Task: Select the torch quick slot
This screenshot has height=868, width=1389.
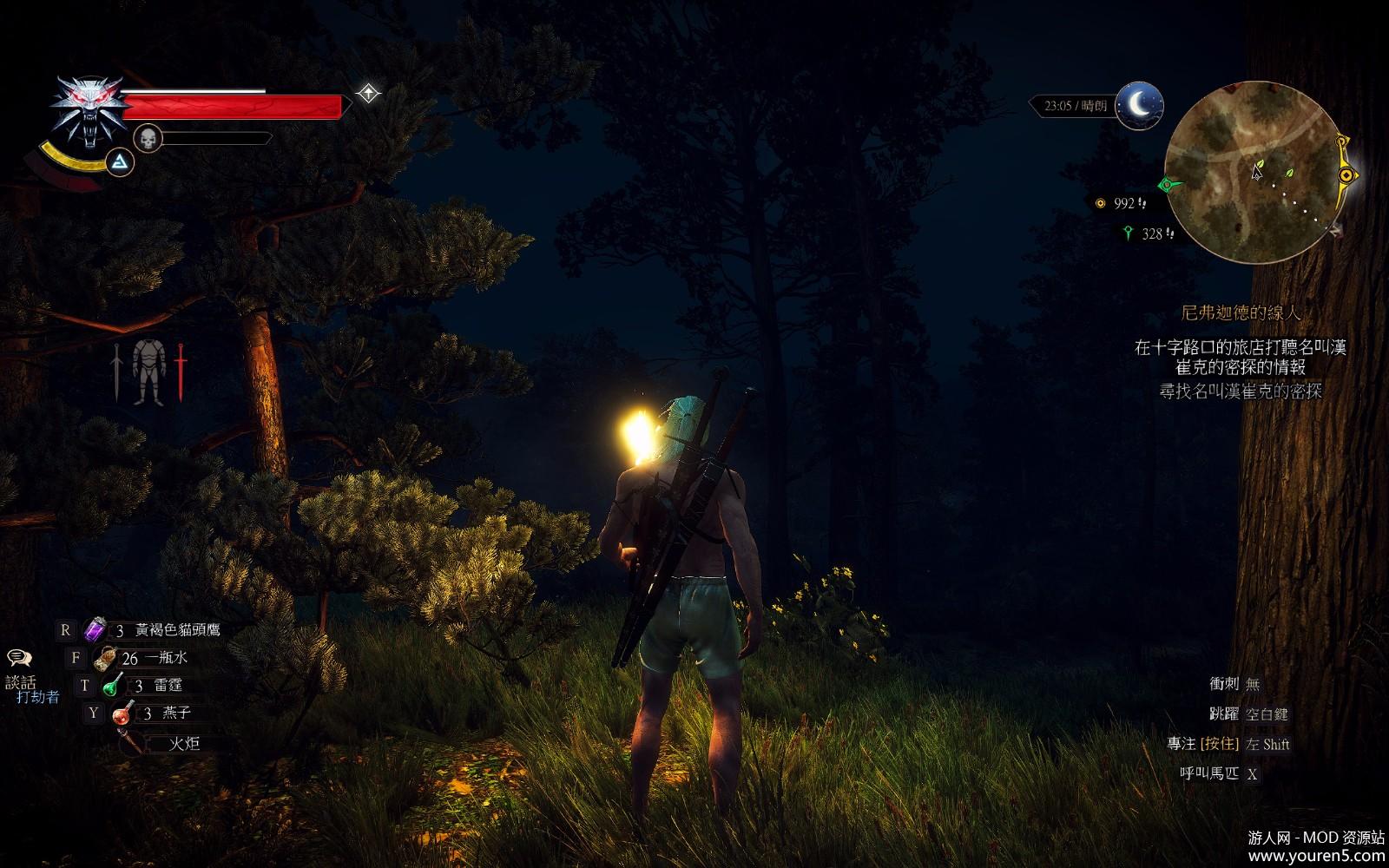Action: (x=132, y=742)
